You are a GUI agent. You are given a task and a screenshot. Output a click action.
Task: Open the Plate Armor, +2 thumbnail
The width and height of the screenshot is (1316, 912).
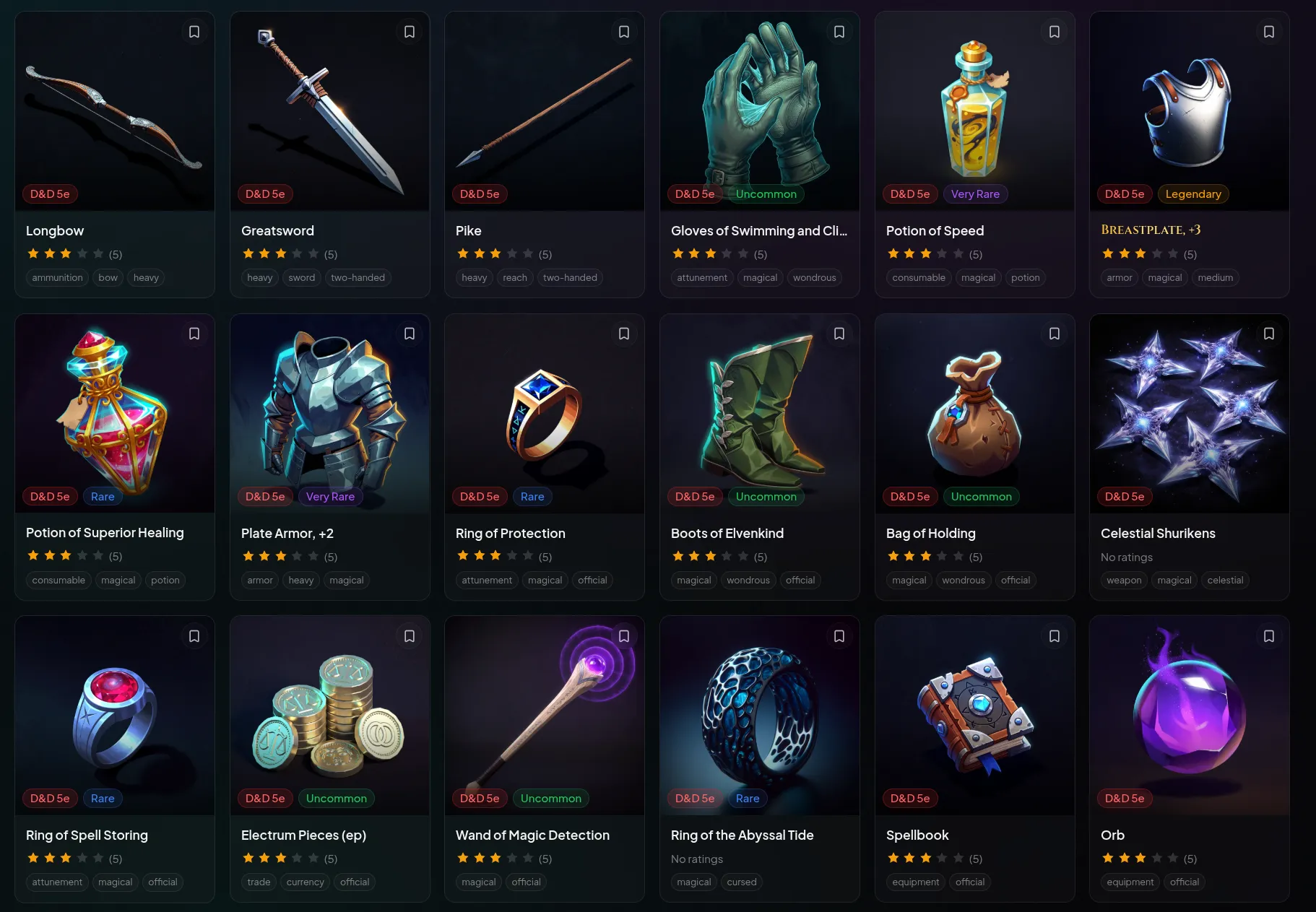[329, 412]
